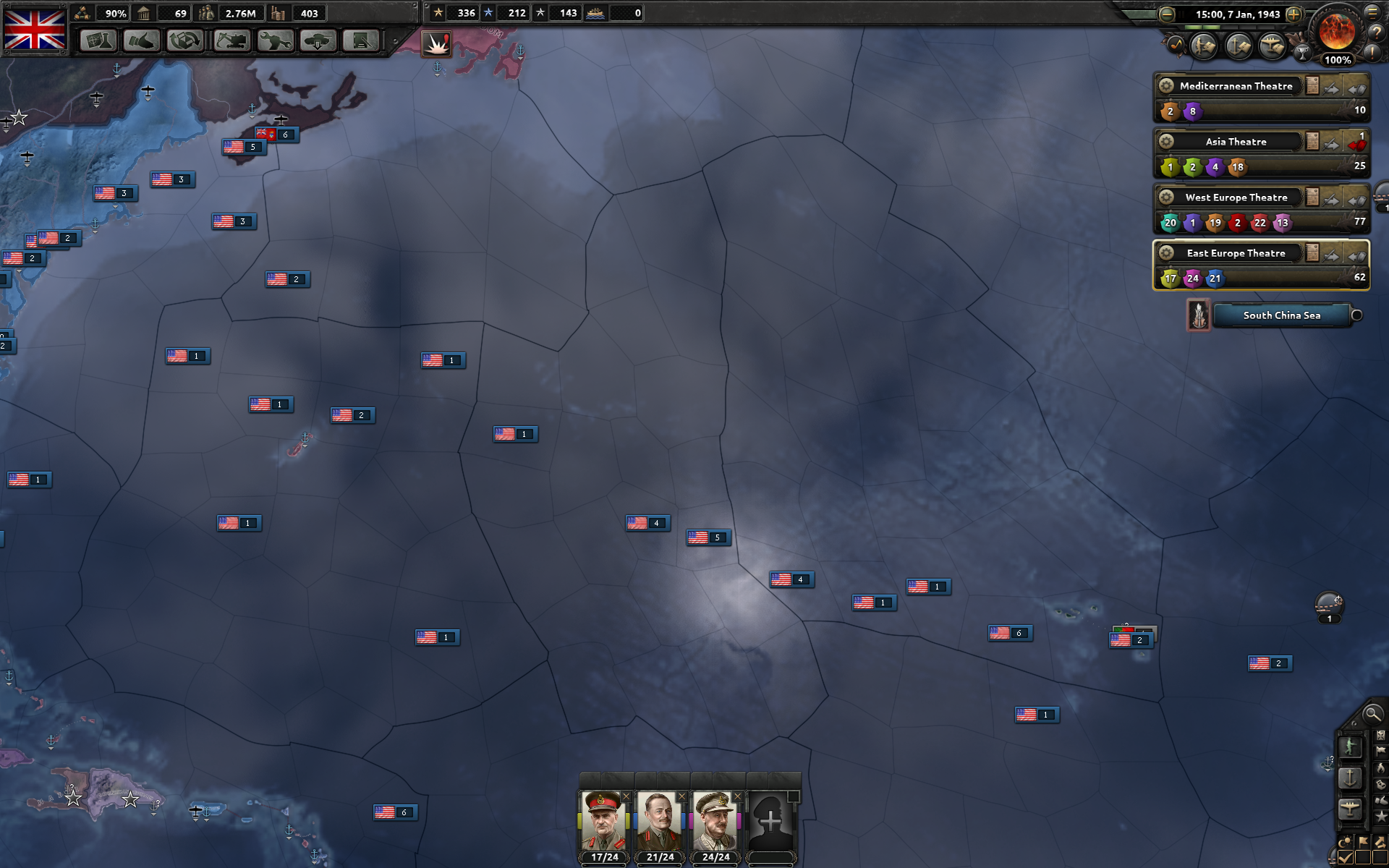Click the South China Sea region label
Viewport: 1389px width, 868px height.
pos(1281,315)
